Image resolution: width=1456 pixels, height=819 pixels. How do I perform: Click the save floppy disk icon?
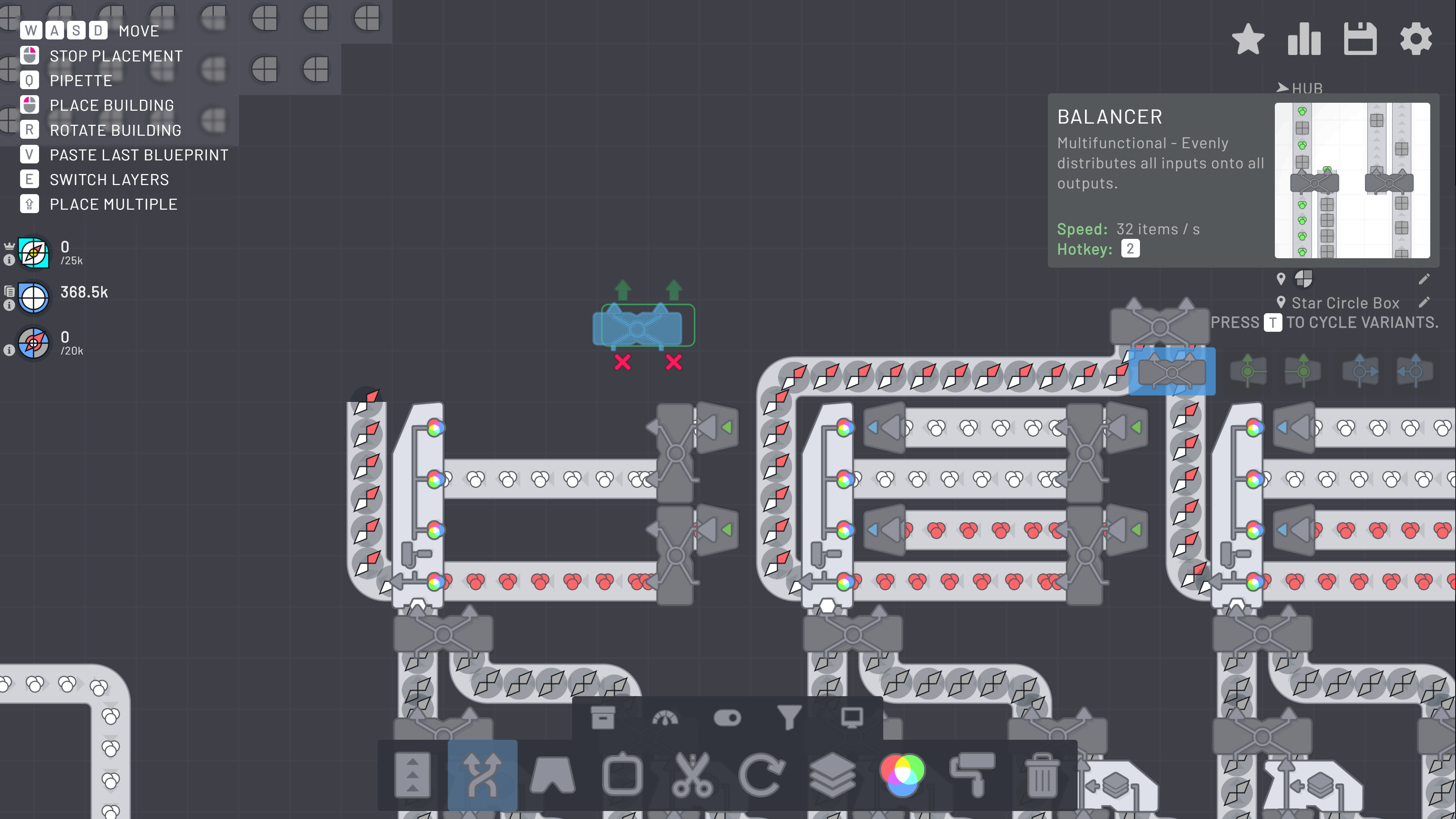click(1360, 38)
